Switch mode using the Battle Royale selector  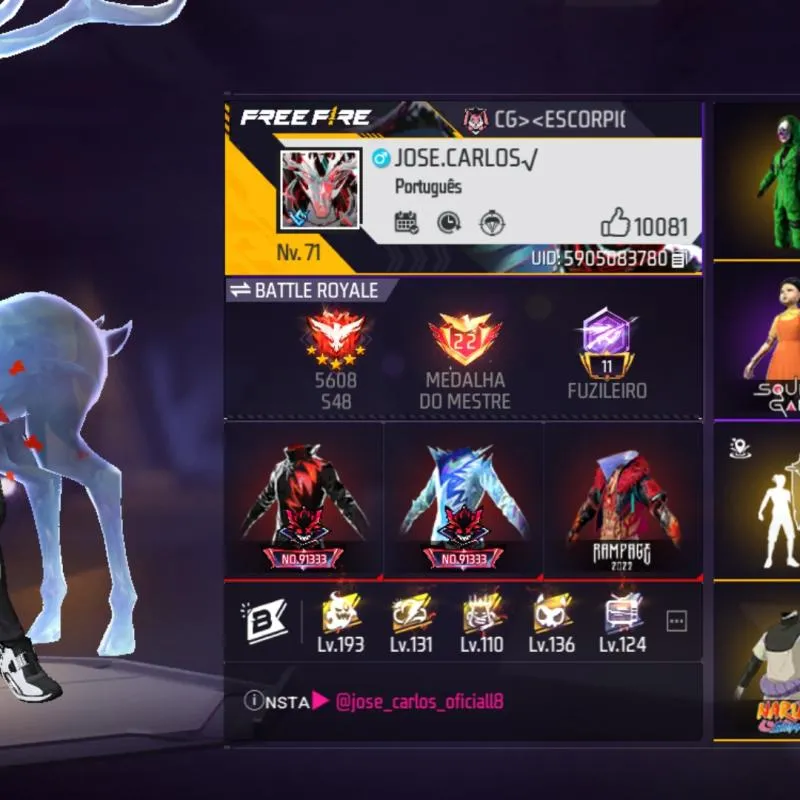304,290
